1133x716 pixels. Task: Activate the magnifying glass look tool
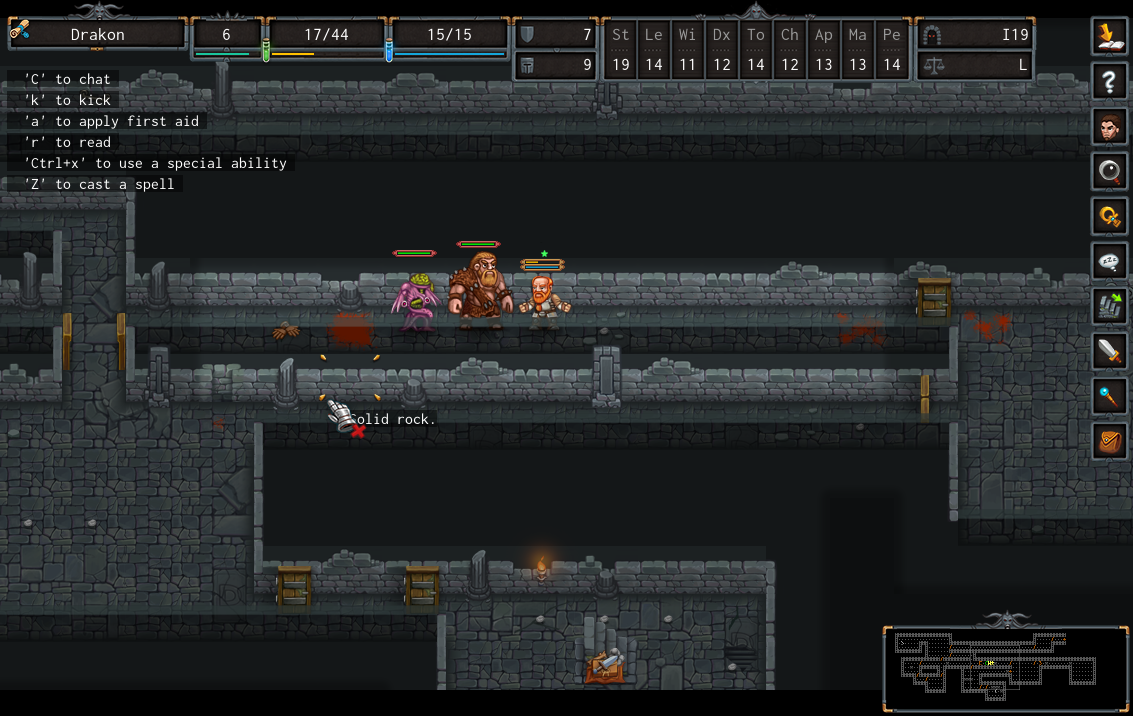[x=1109, y=172]
